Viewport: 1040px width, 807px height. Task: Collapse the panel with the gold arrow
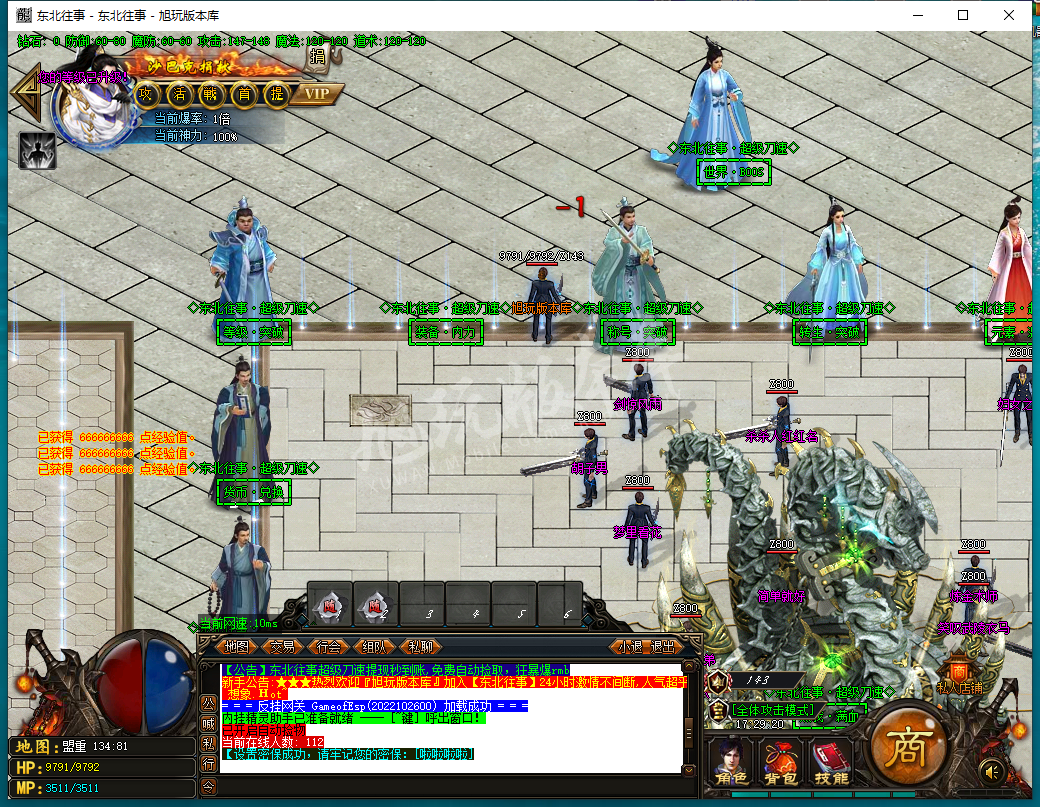27,94
